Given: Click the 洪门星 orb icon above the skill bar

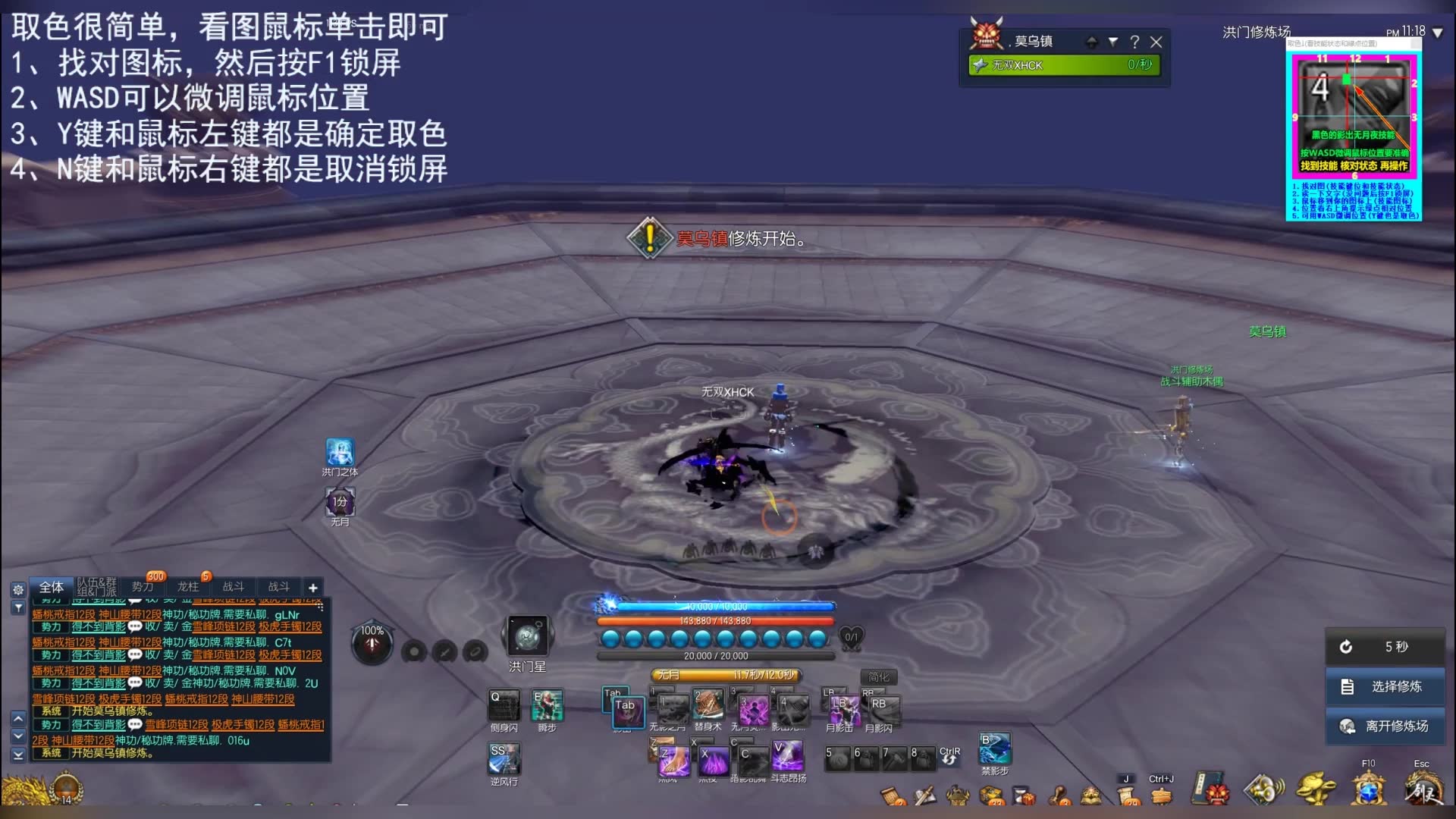Looking at the screenshot, I should pos(527,635).
